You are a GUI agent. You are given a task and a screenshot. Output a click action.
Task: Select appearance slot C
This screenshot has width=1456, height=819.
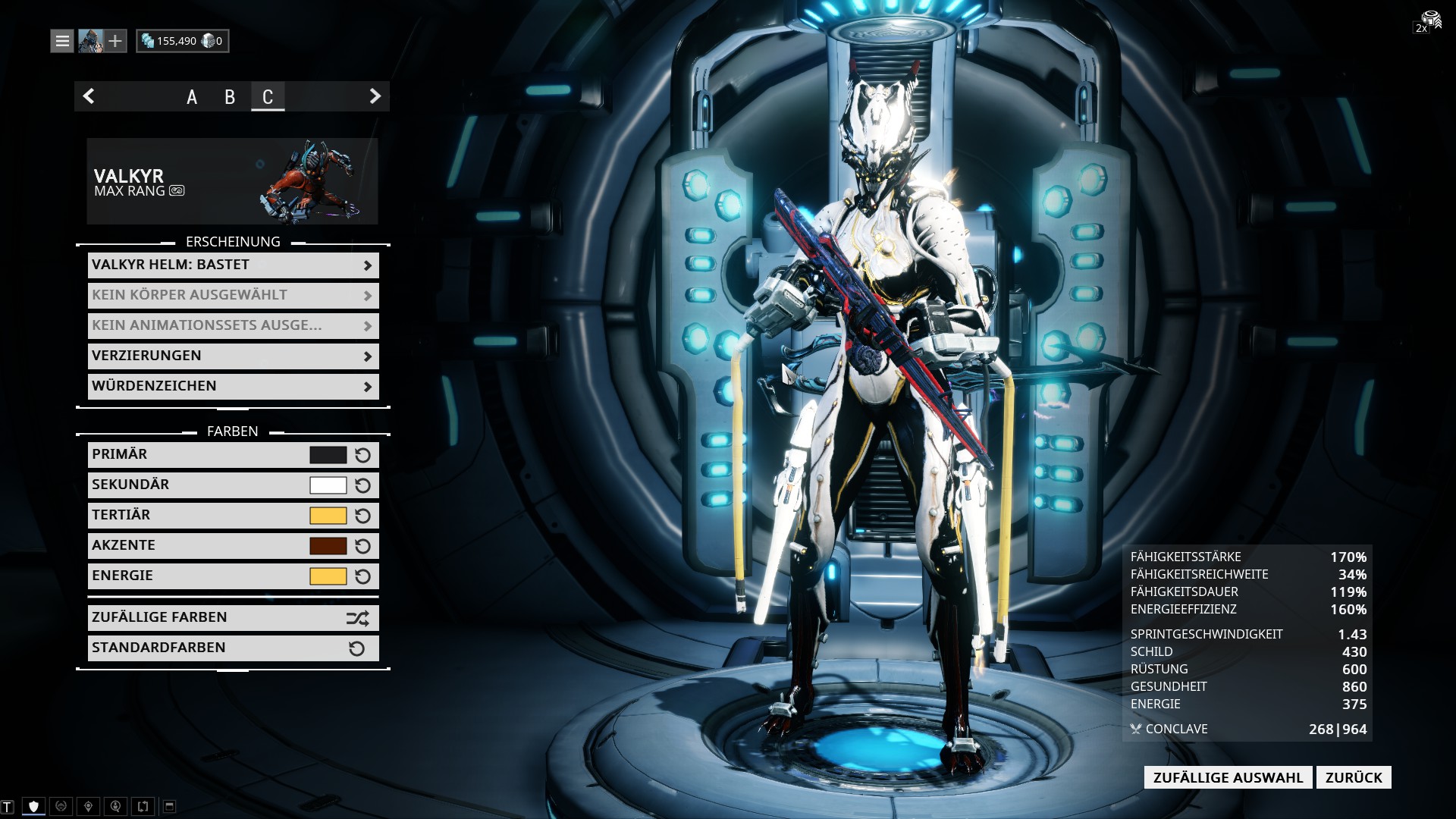tap(268, 97)
